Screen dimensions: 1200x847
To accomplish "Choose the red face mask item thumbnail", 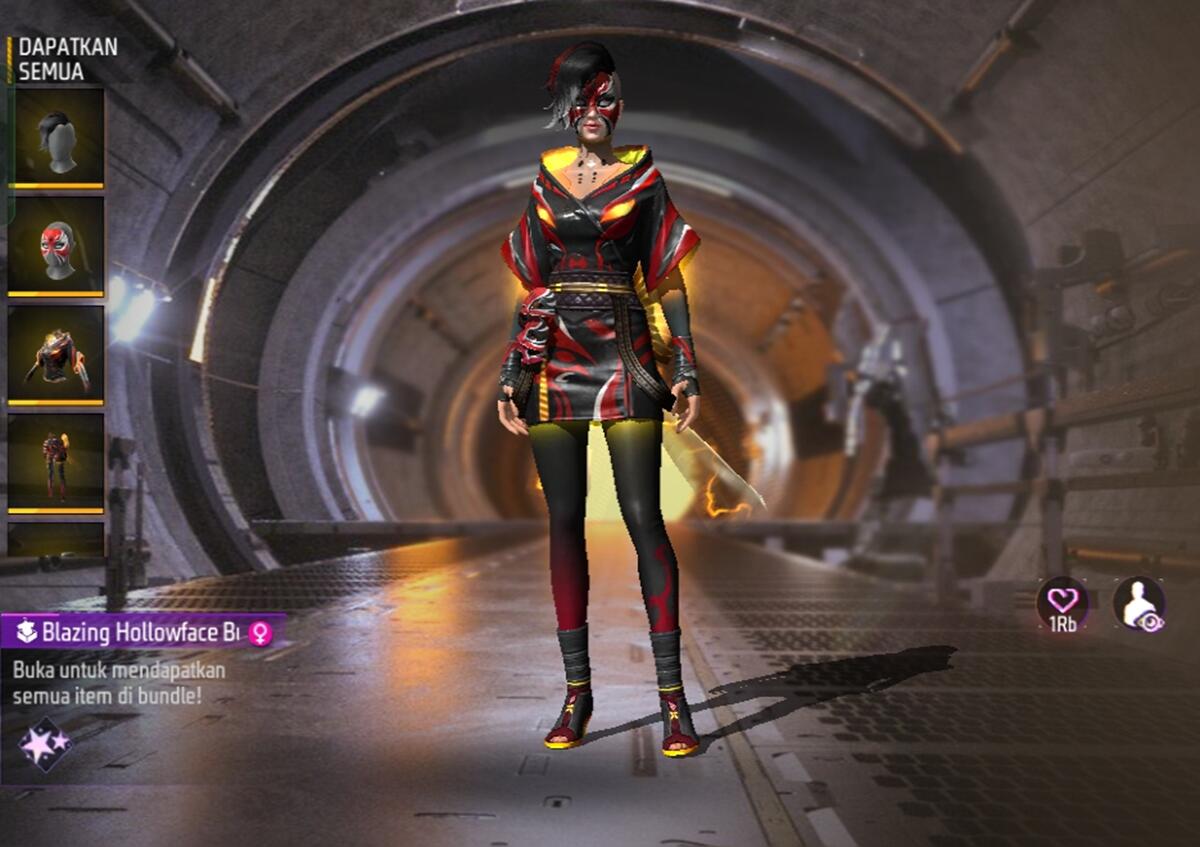I will pyautogui.click(x=56, y=246).
